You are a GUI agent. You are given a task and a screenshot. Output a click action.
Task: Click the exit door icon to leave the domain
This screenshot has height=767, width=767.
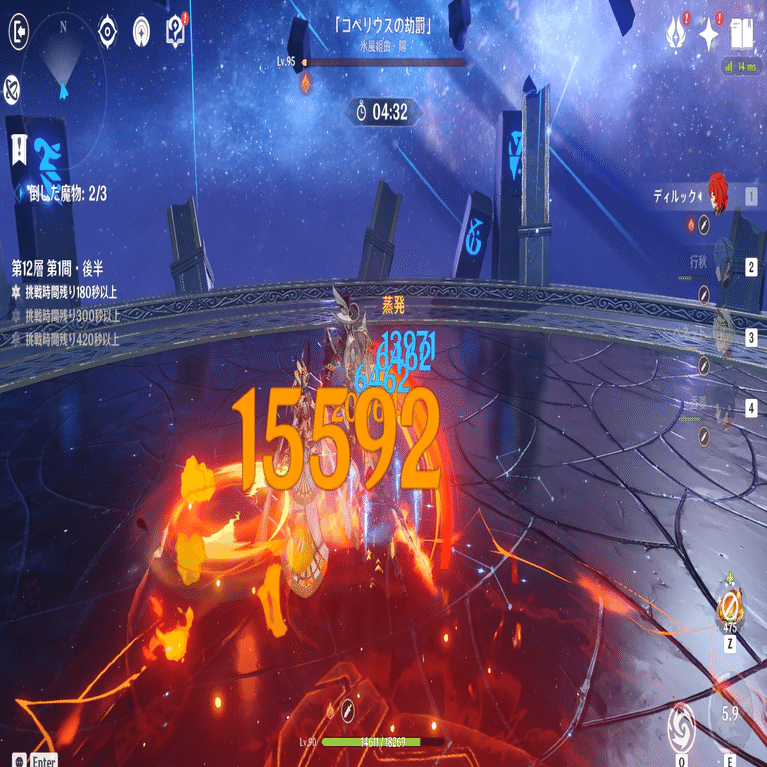coord(20,33)
